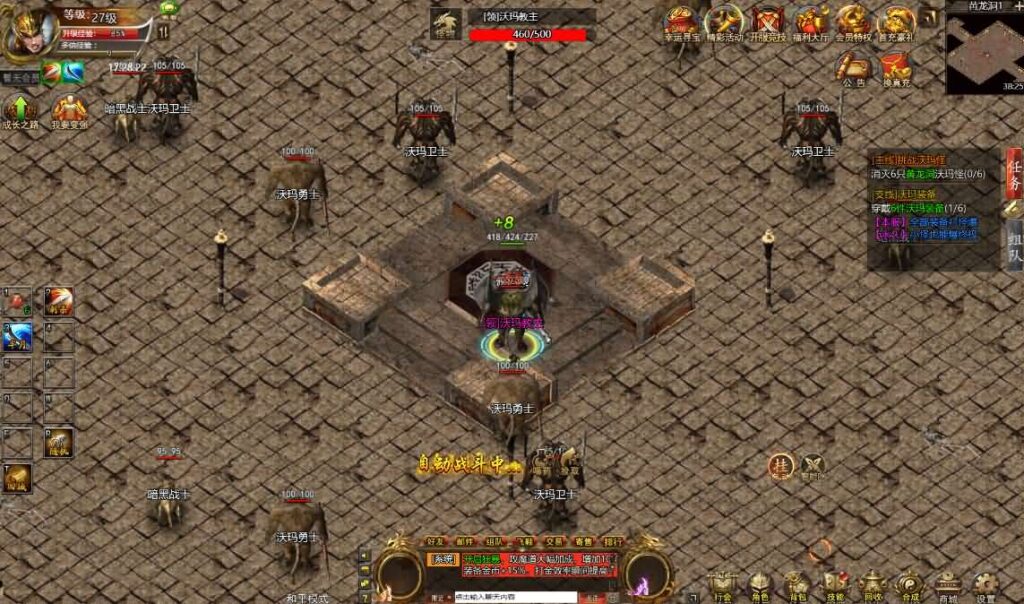Open the 幸运寻宝 lucky treasure icon

(x=682, y=21)
